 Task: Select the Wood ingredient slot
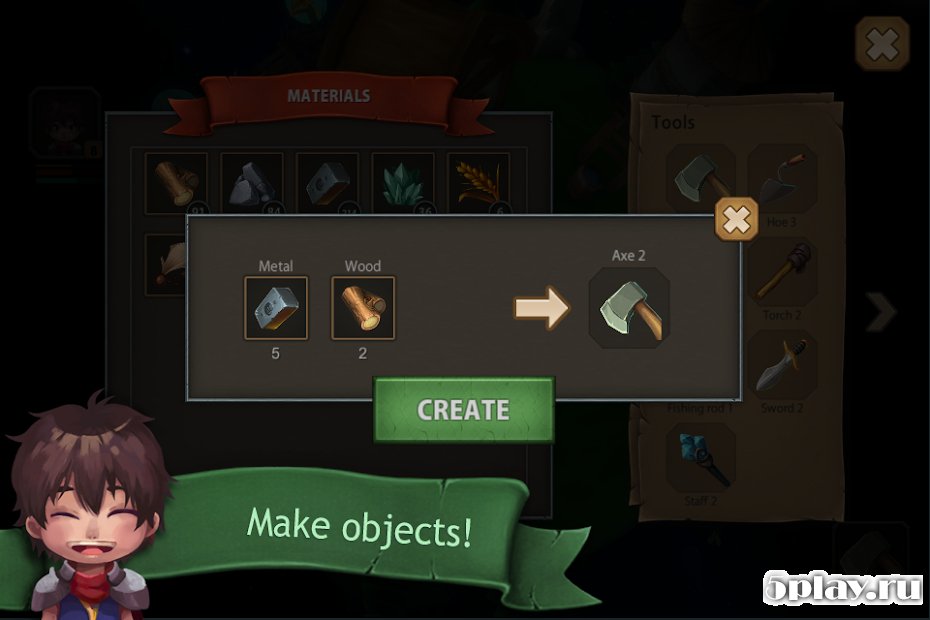tap(363, 308)
